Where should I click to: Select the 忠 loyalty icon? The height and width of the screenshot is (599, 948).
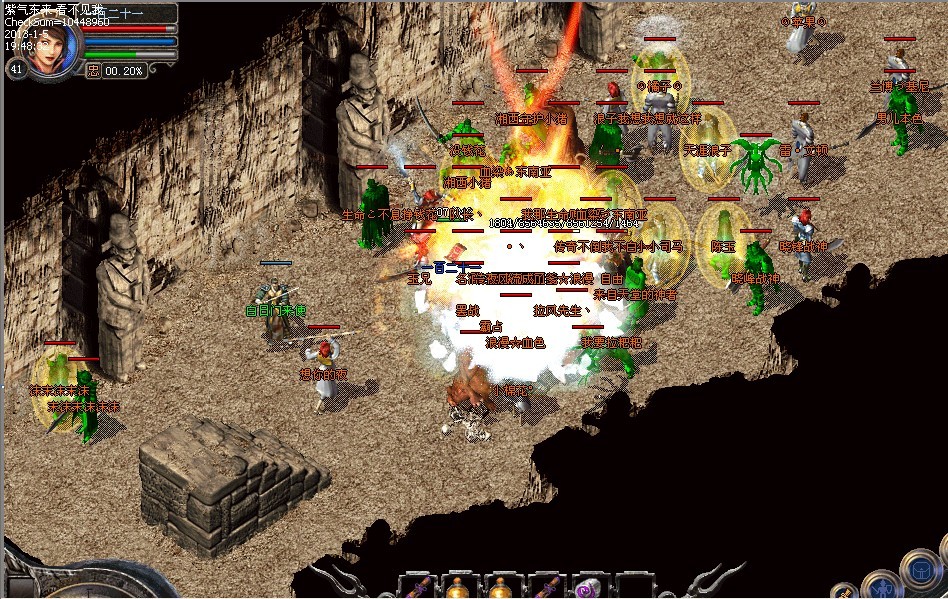93,71
